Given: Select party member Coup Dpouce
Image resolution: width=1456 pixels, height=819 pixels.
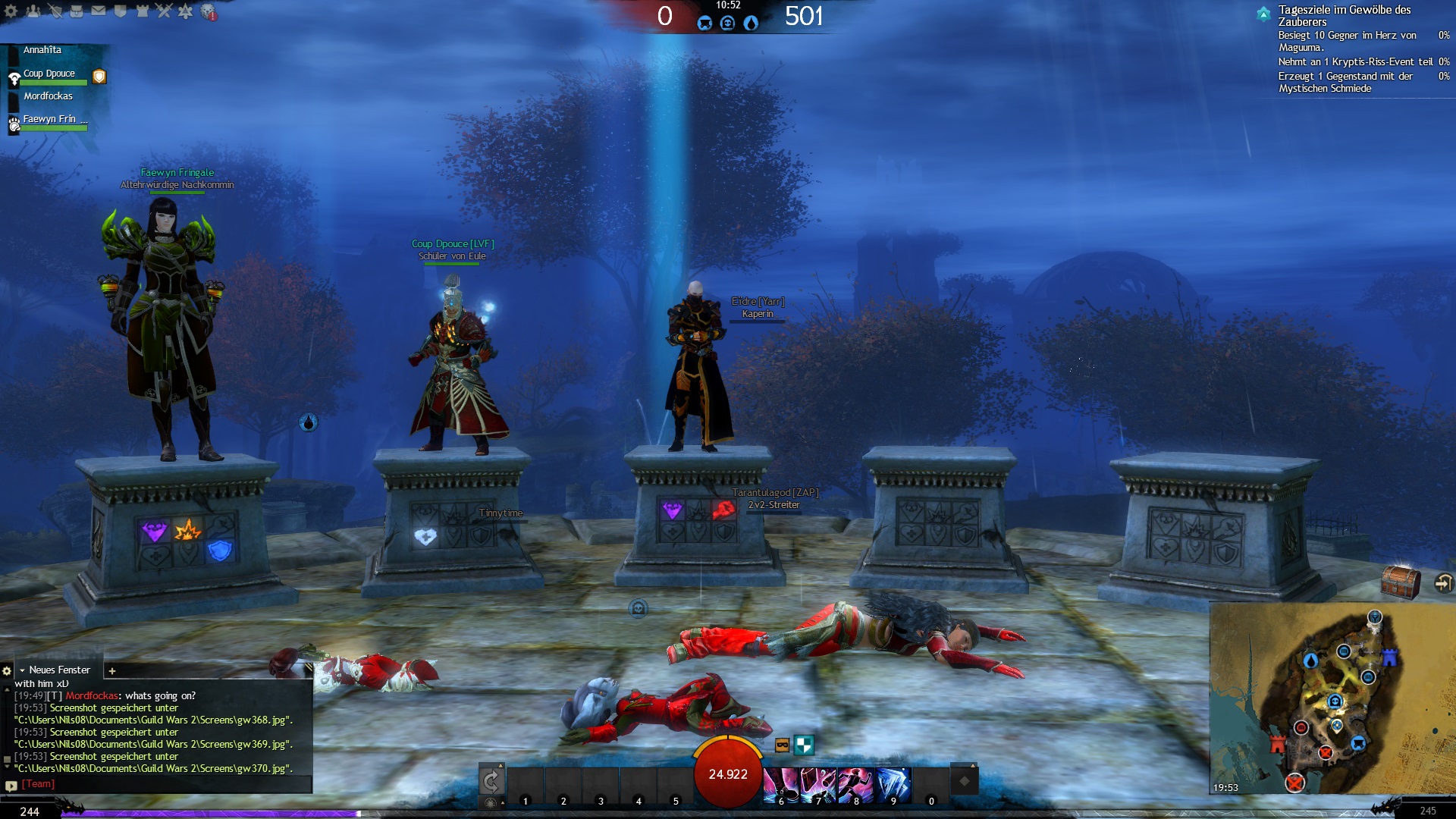Looking at the screenshot, I should pos(49,74).
